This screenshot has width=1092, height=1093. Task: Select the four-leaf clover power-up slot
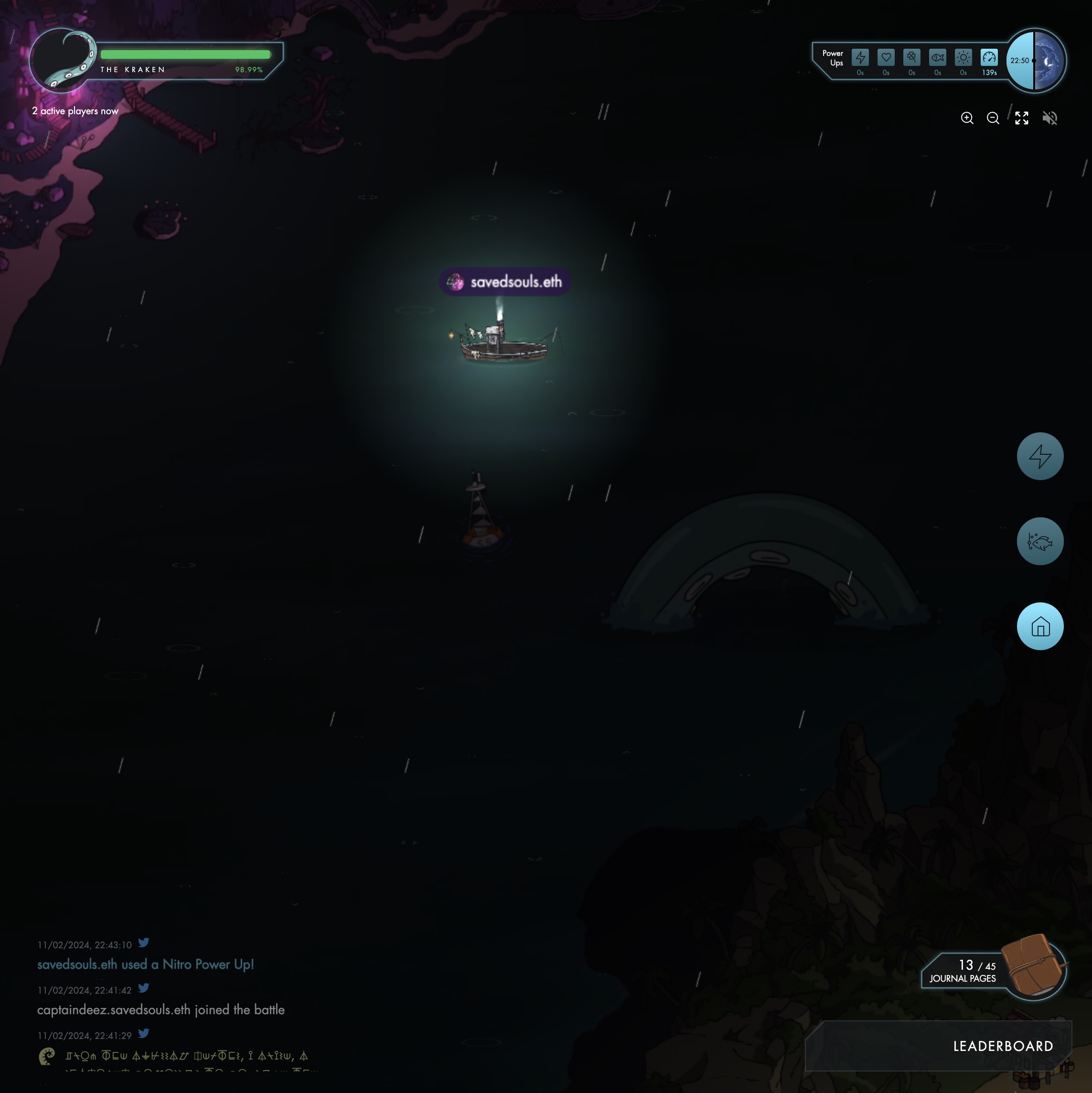point(911,58)
